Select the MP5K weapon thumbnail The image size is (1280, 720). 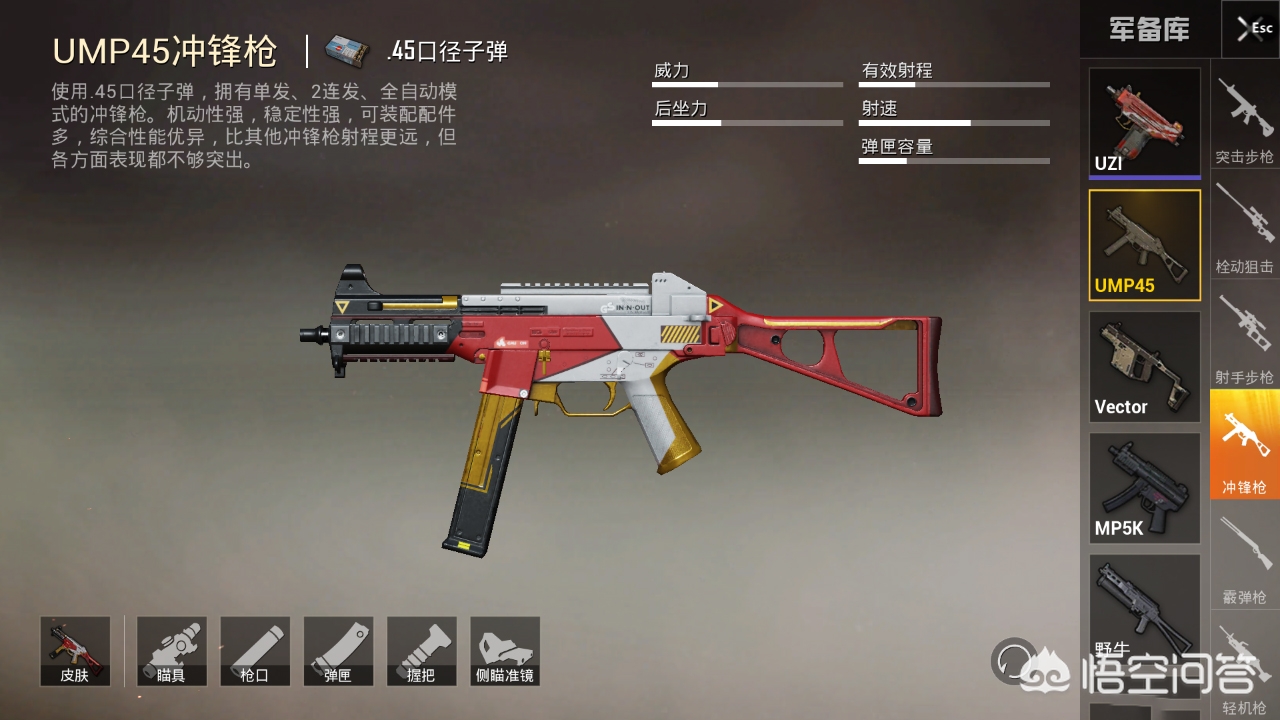coord(1144,488)
